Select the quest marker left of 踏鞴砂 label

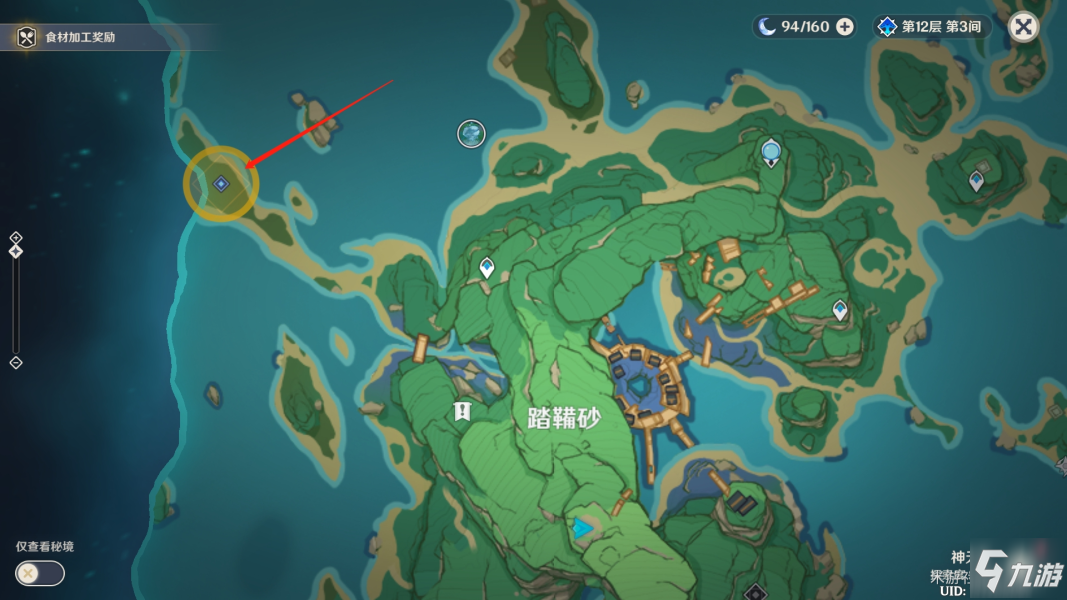pyautogui.click(x=461, y=410)
